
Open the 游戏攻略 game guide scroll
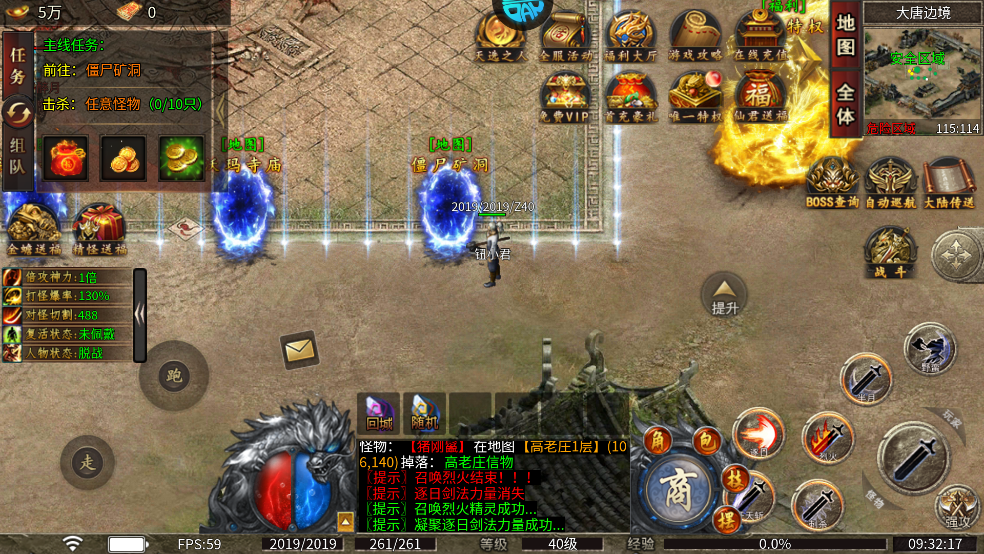click(x=695, y=37)
